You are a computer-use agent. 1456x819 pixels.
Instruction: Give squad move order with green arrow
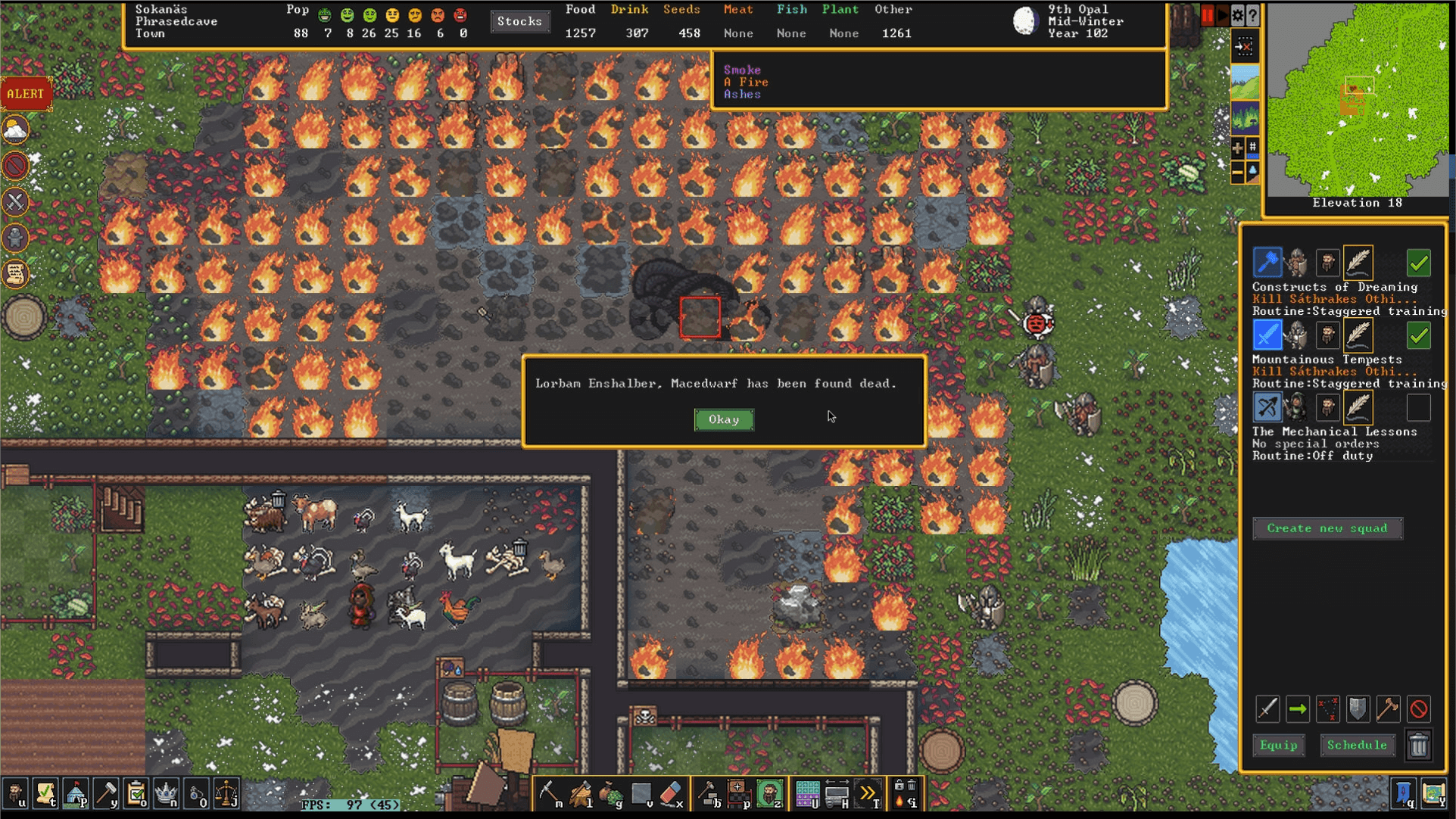[1298, 709]
